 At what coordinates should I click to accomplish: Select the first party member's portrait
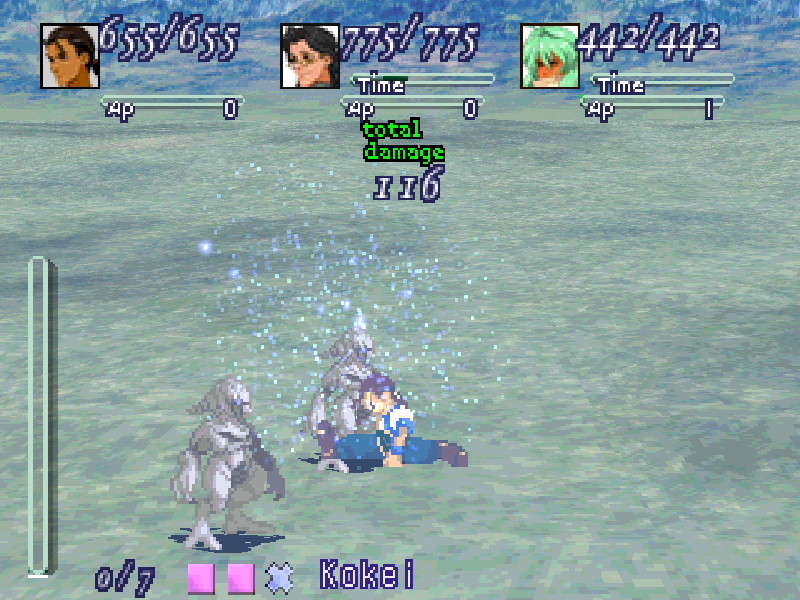point(69,56)
